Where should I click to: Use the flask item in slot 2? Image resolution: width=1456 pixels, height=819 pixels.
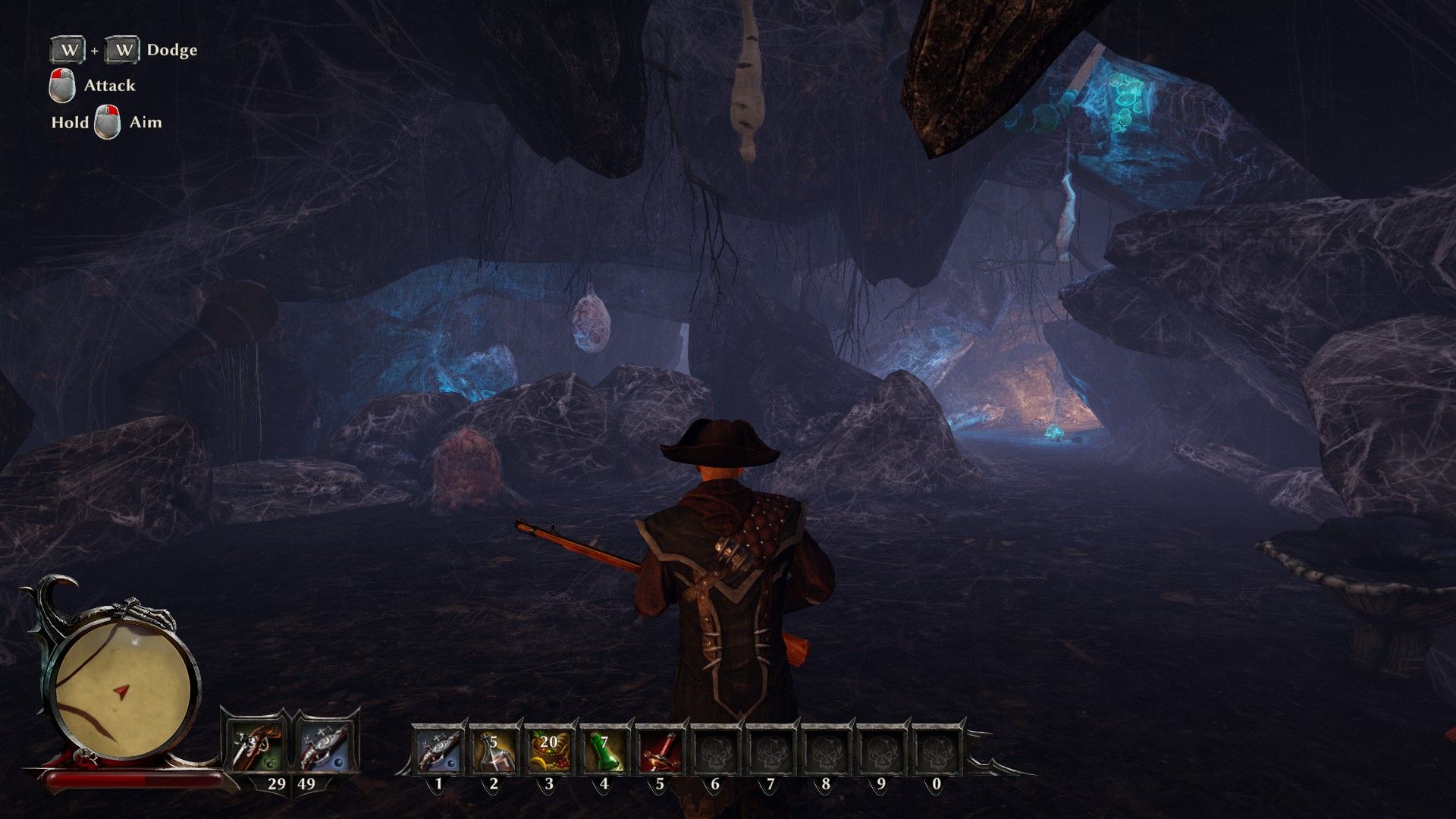494,750
